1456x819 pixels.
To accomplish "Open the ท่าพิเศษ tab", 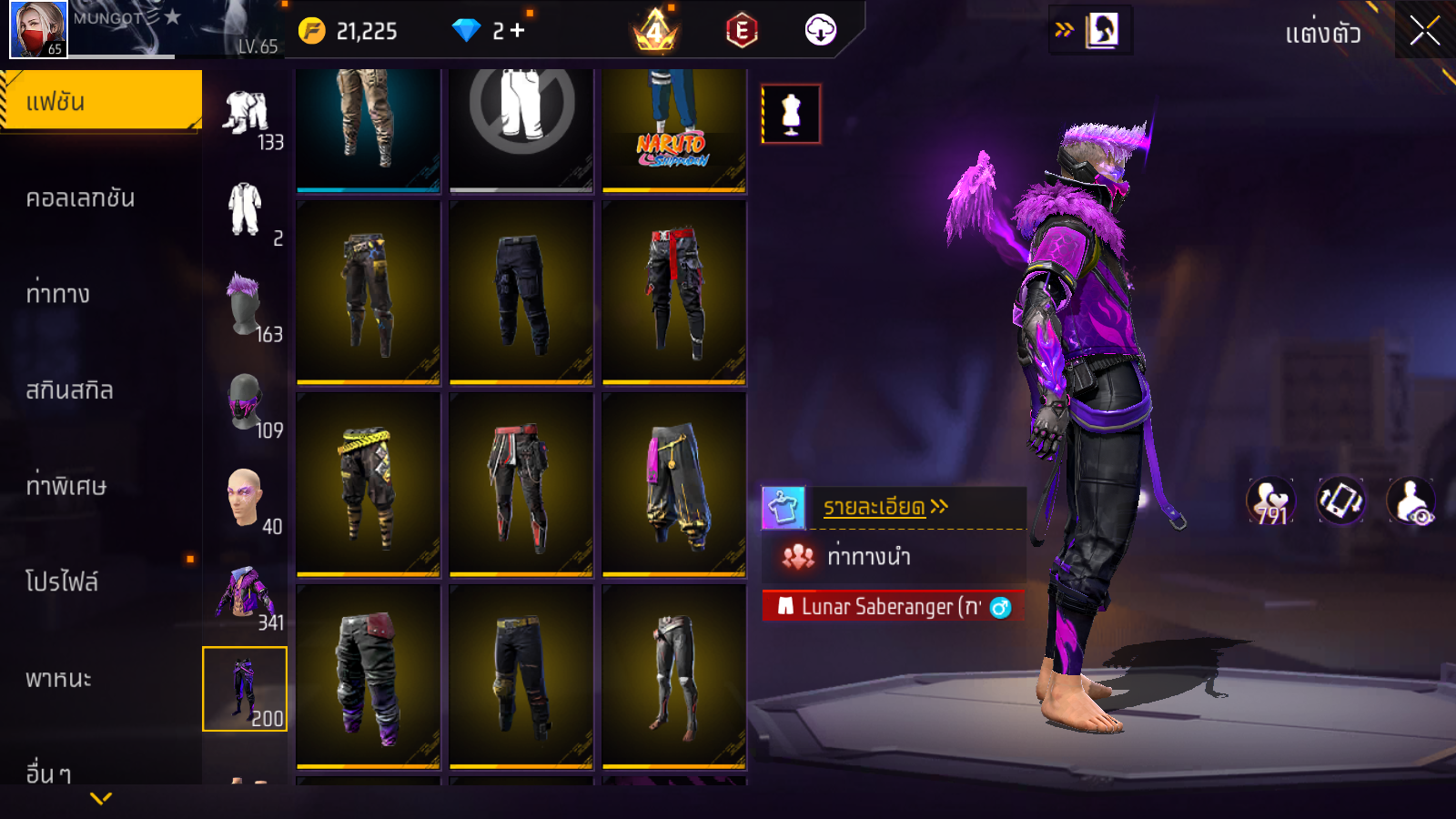I will pos(66,486).
